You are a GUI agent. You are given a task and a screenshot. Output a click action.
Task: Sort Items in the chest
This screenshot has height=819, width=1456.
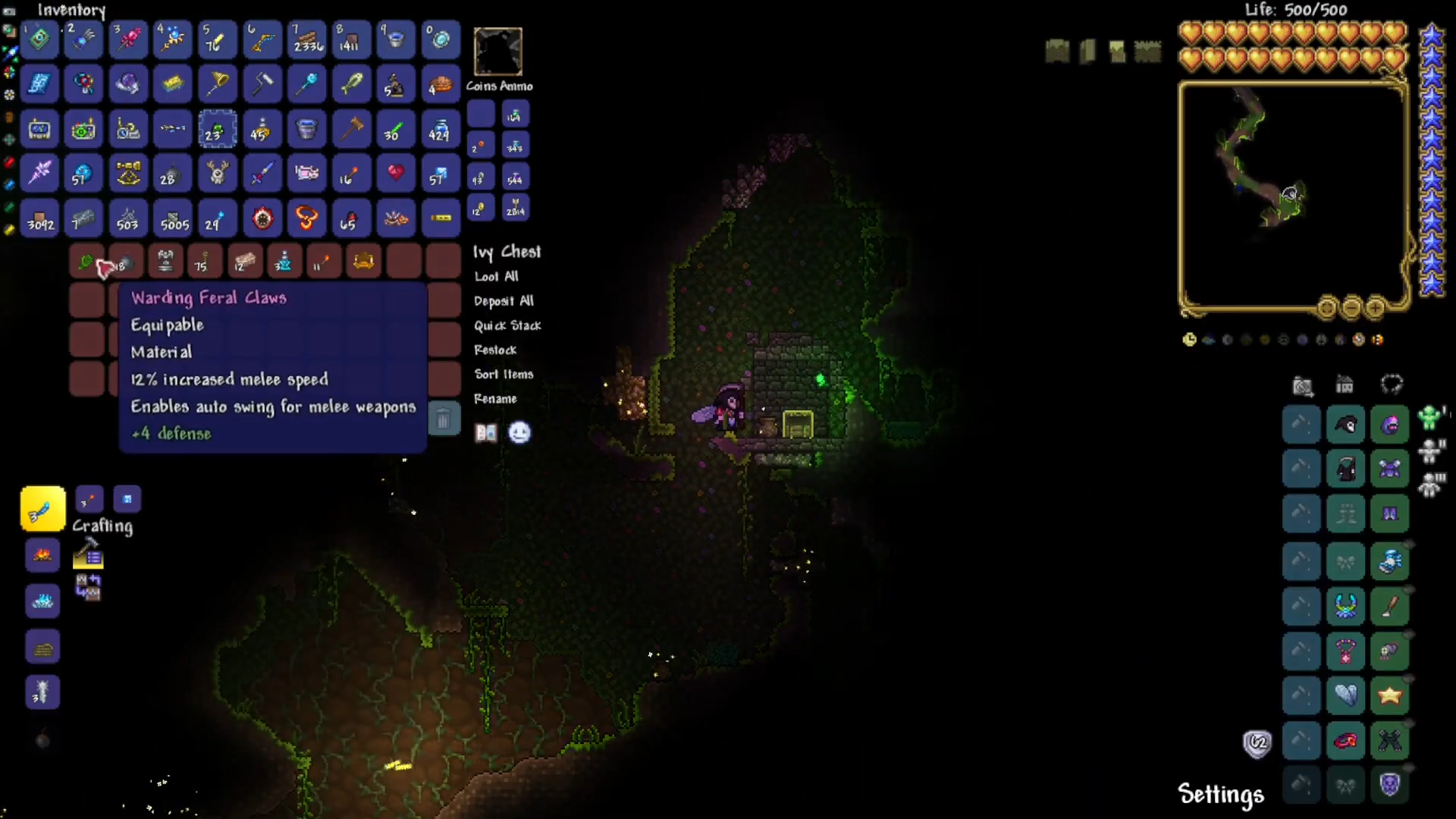click(x=504, y=374)
